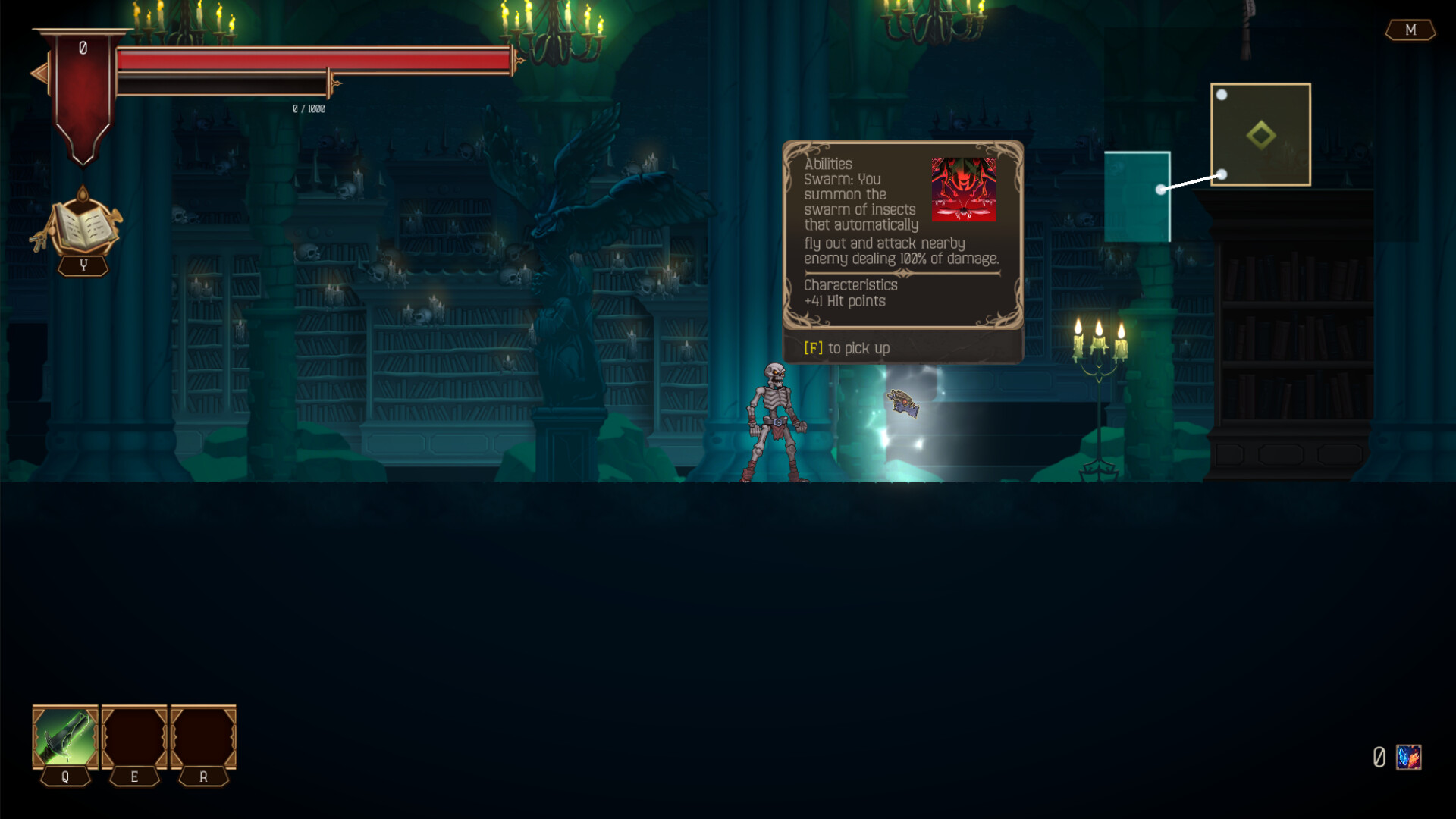The image size is (1456, 819).
Task: Select the Abilities heading in the item card
Action: click(x=828, y=163)
